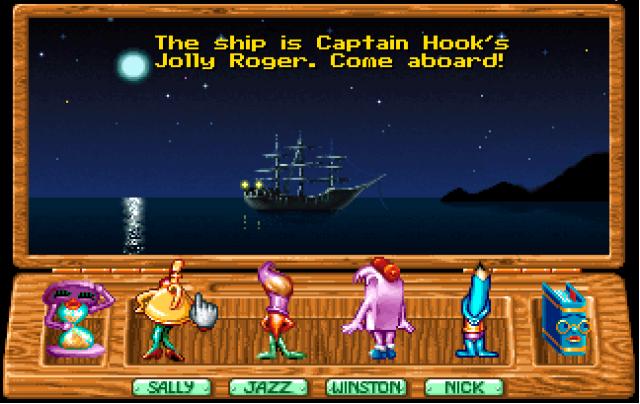Choose the WINSTON name button
This screenshot has width=640, height=404.
pos(366,387)
